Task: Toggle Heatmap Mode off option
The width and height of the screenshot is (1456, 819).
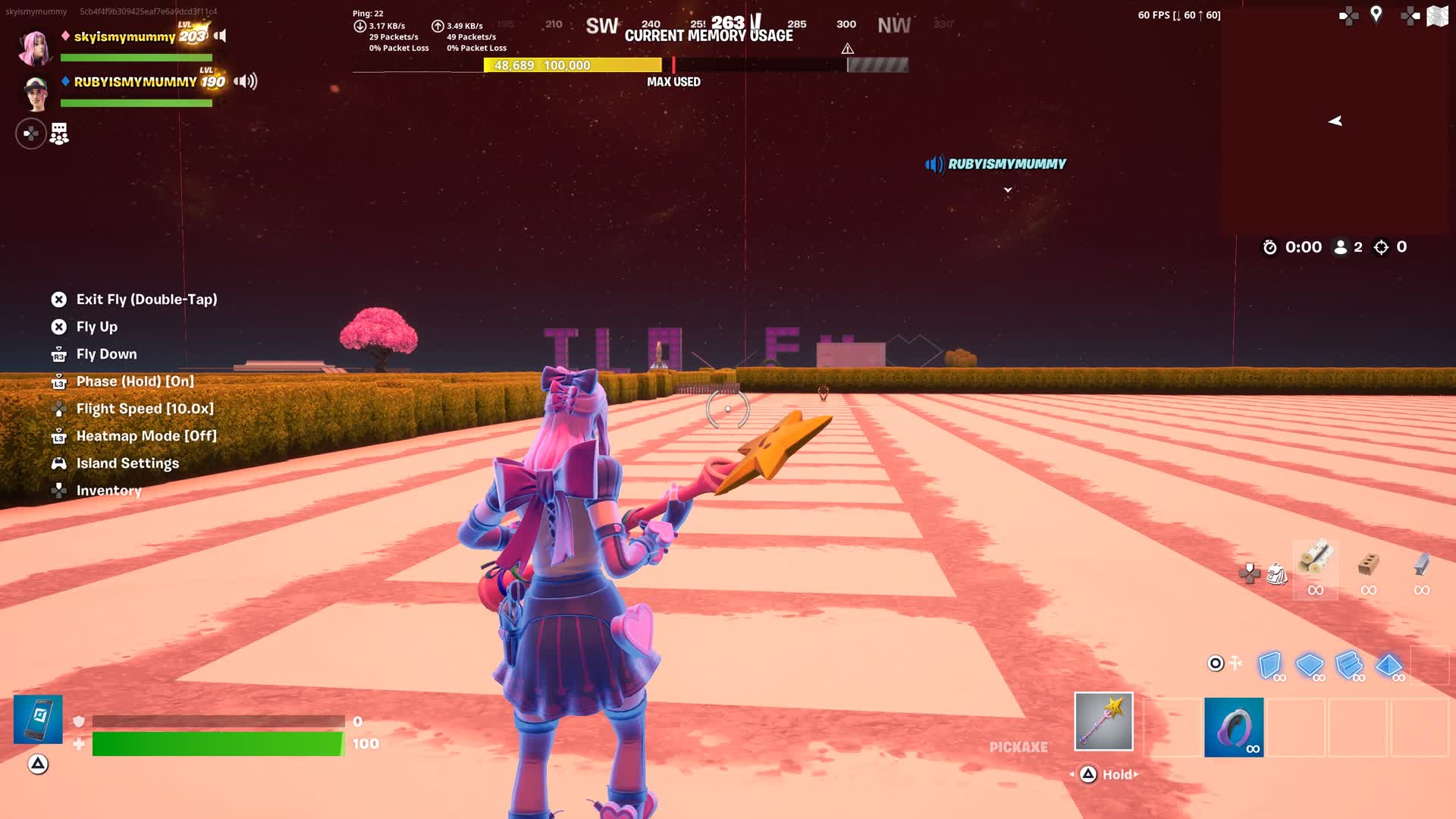Action: click(x=146, y=436)
